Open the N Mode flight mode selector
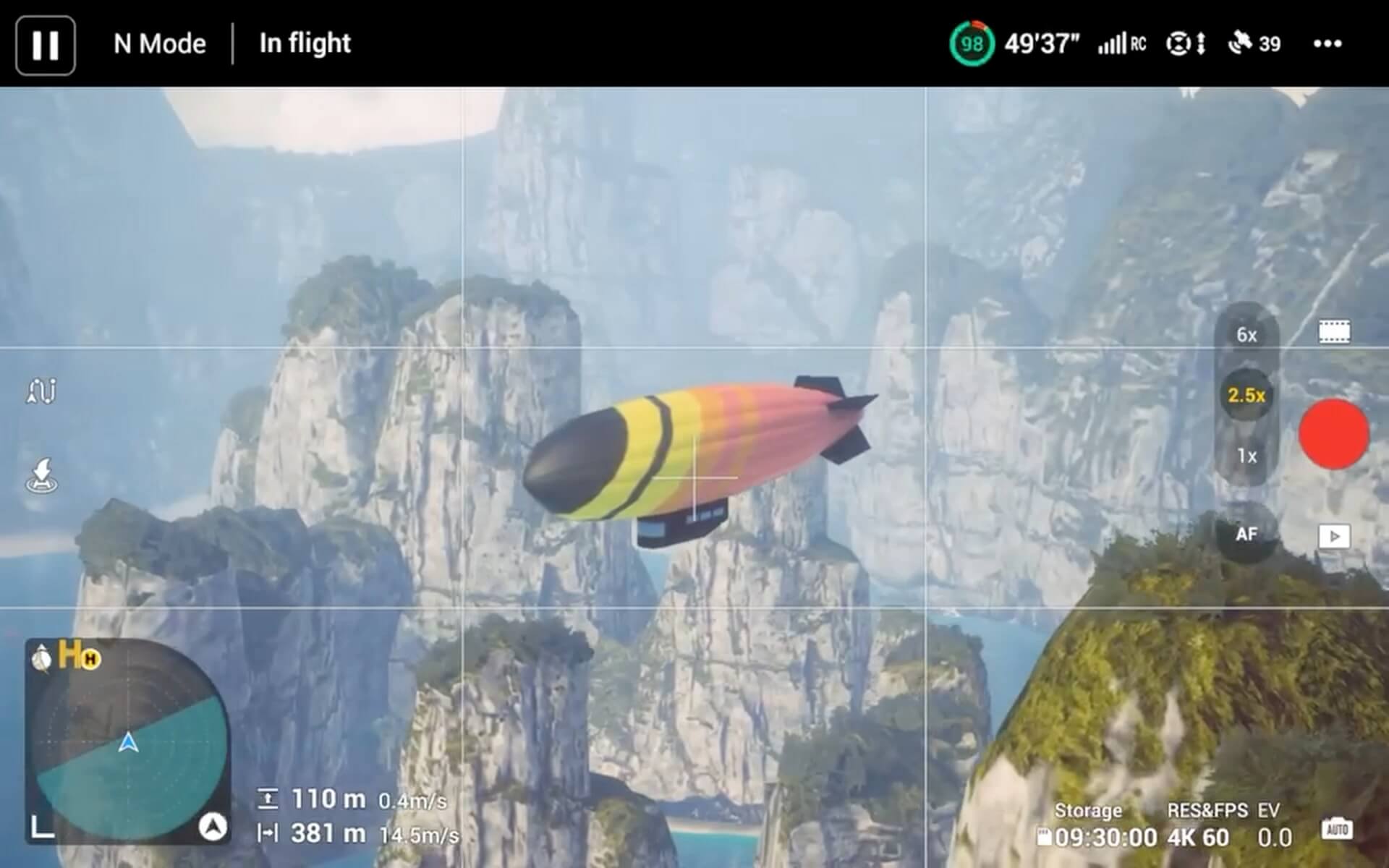 point(159,44)
